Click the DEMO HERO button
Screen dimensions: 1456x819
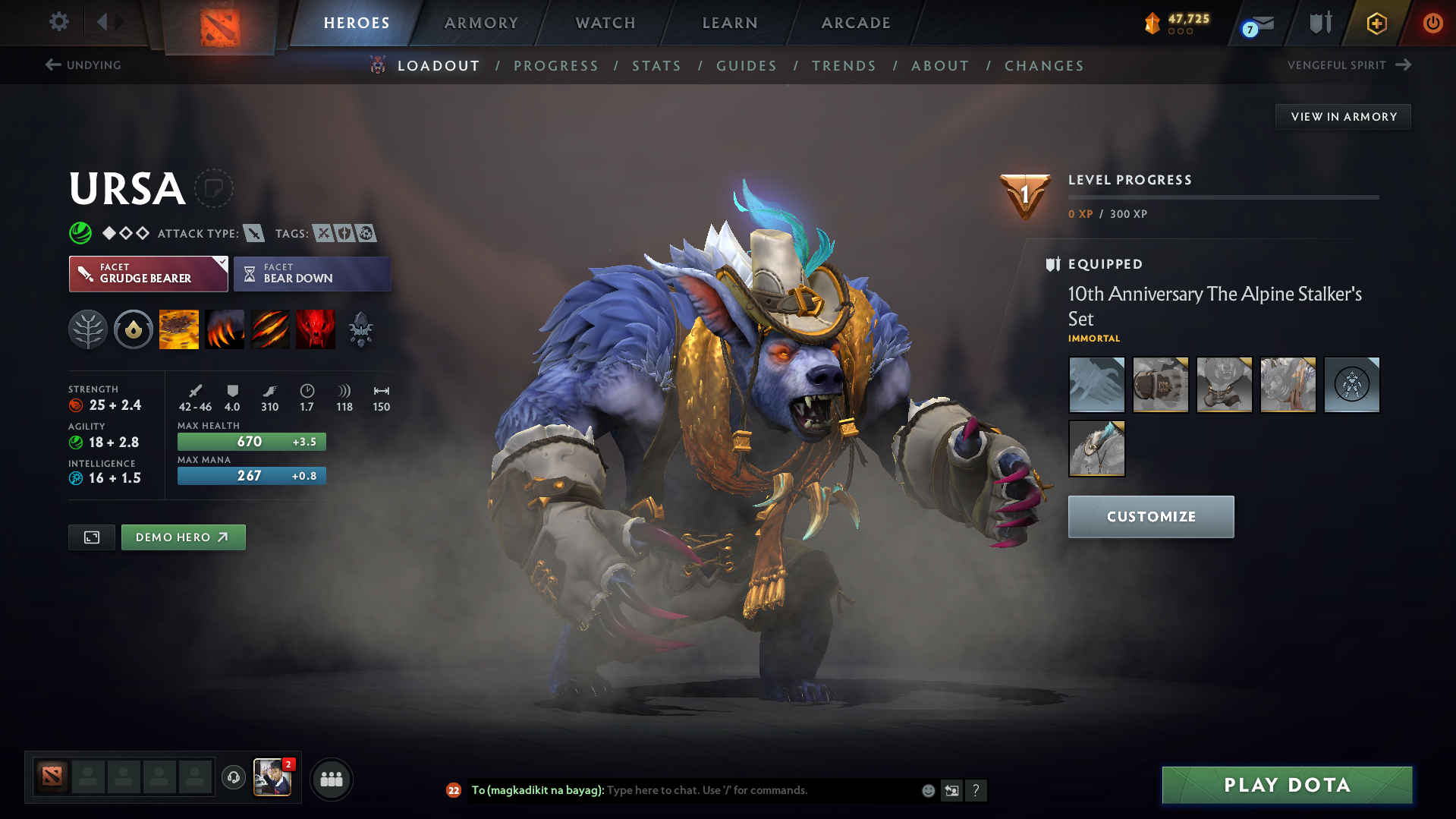(183, 537)
